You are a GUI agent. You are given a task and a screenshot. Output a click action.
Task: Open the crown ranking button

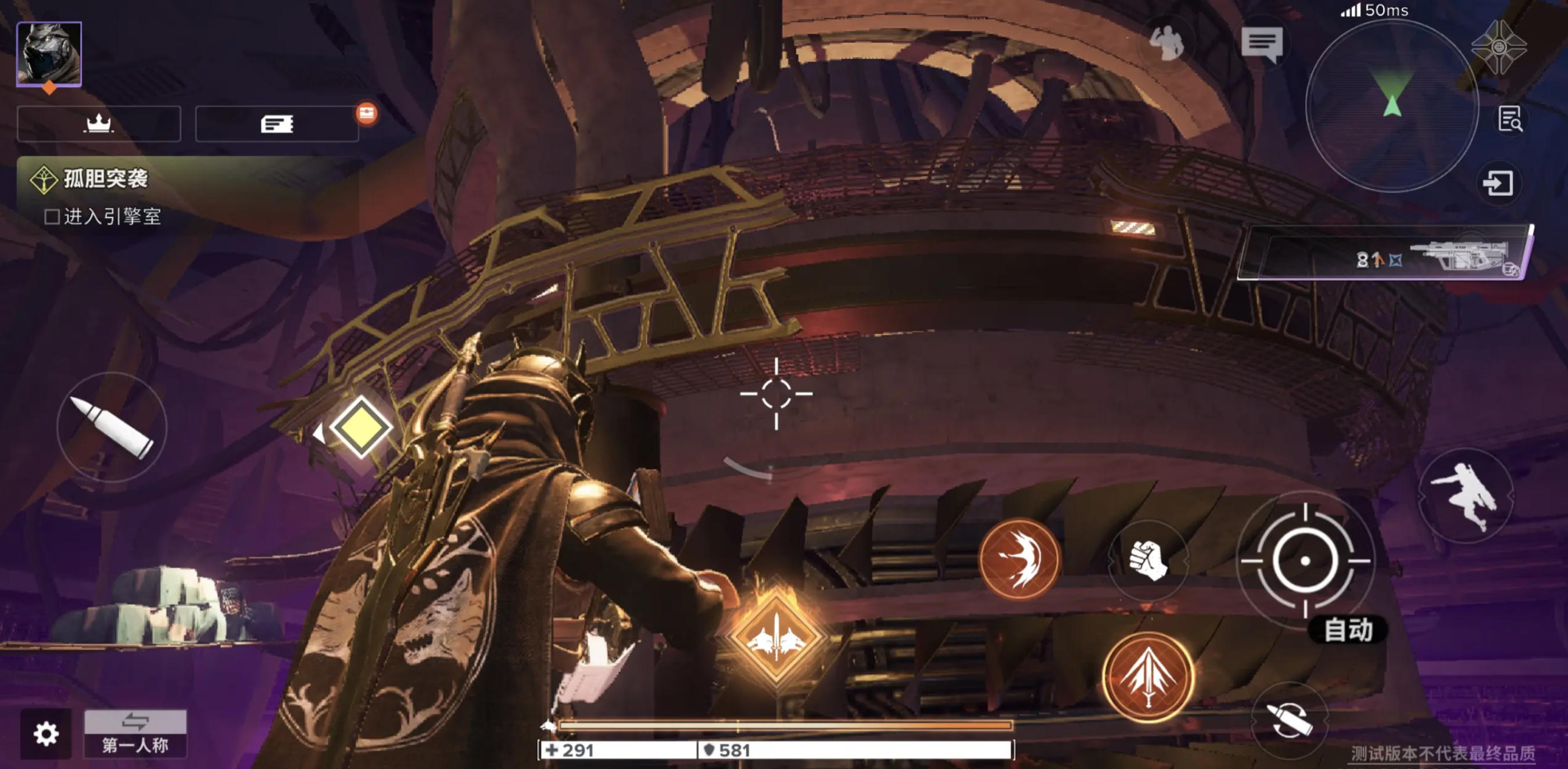[x=99, y=124]
